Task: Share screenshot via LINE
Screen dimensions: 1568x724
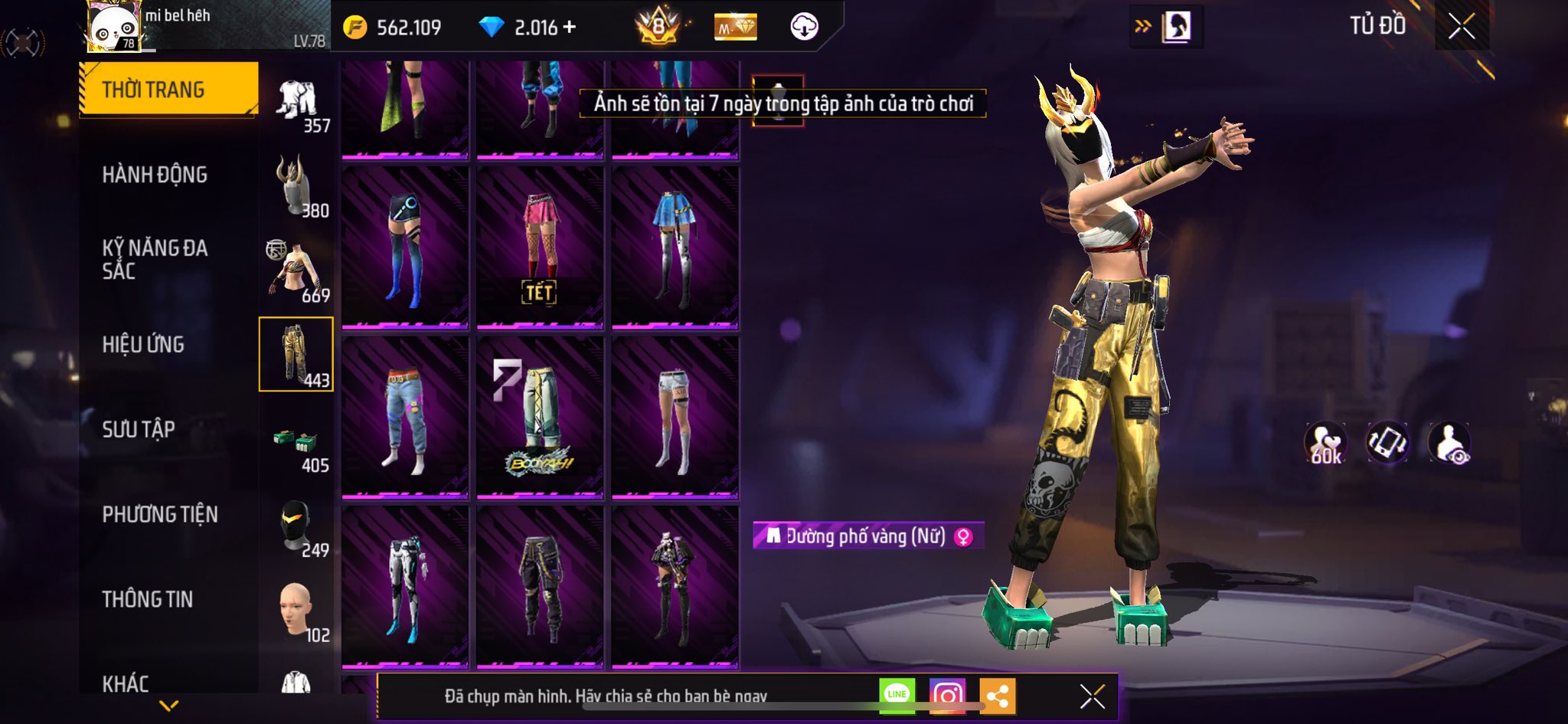Action: (897, 696)
